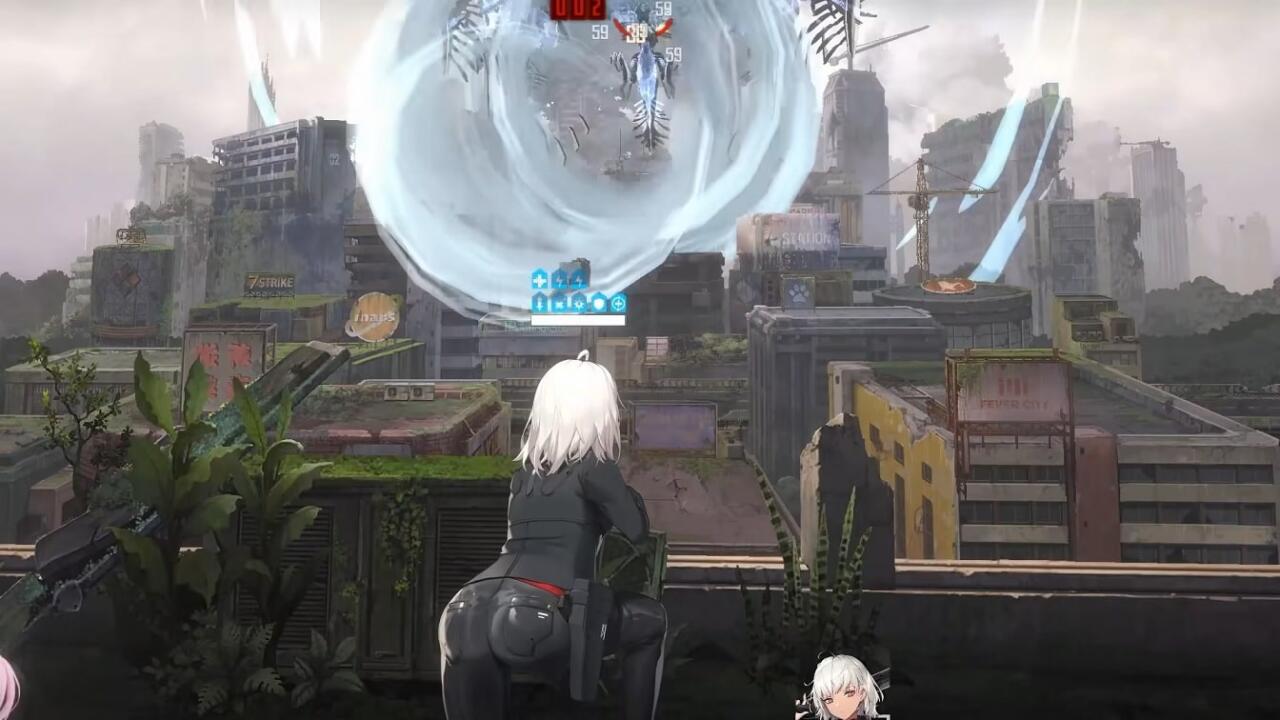Viewport: 1280px width, 720px height.
Task: Select the healing cross buff icon
Action: pos(540,280)
